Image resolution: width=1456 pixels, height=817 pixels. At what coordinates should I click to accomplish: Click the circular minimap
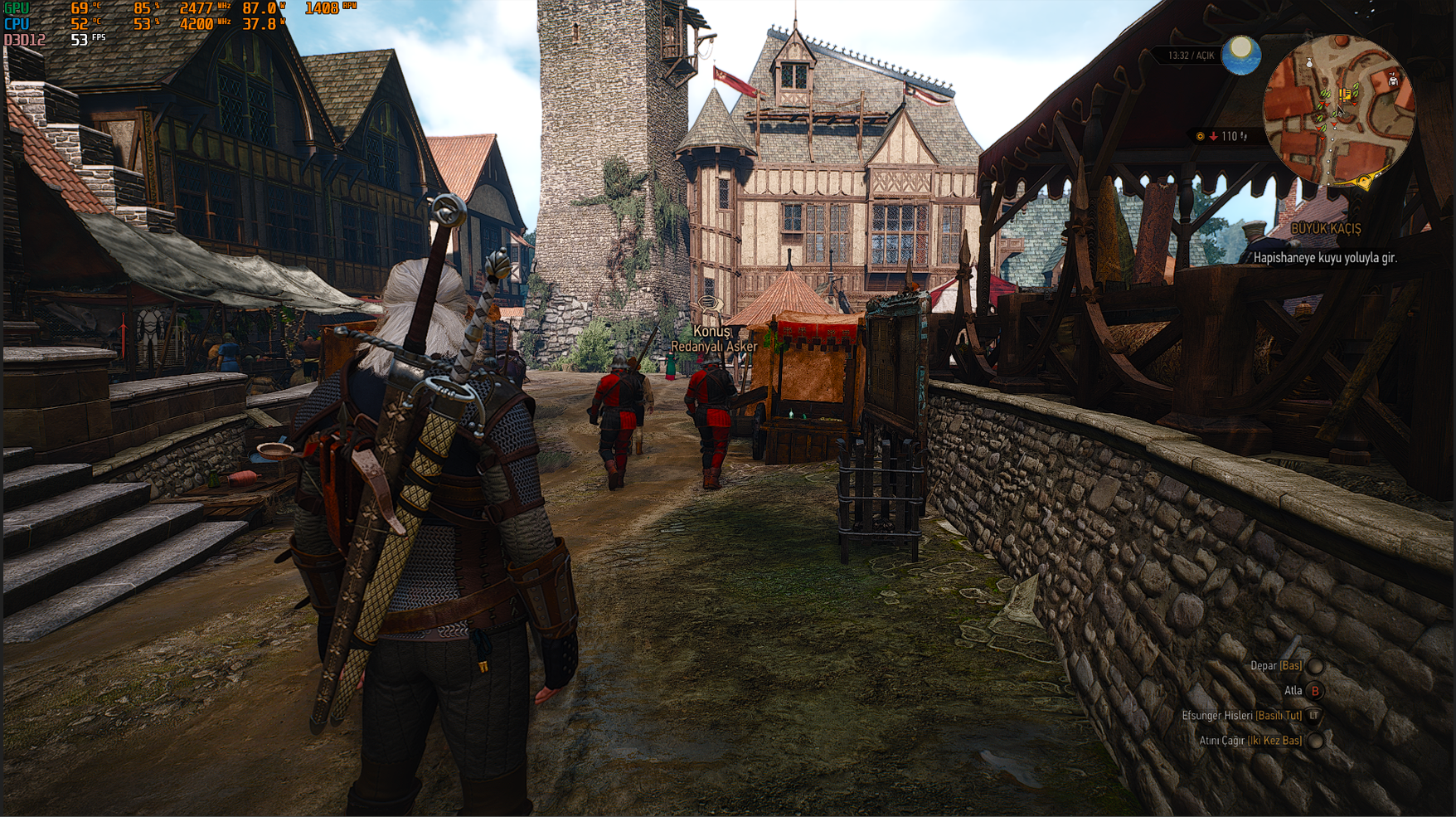click(1338, 110)
